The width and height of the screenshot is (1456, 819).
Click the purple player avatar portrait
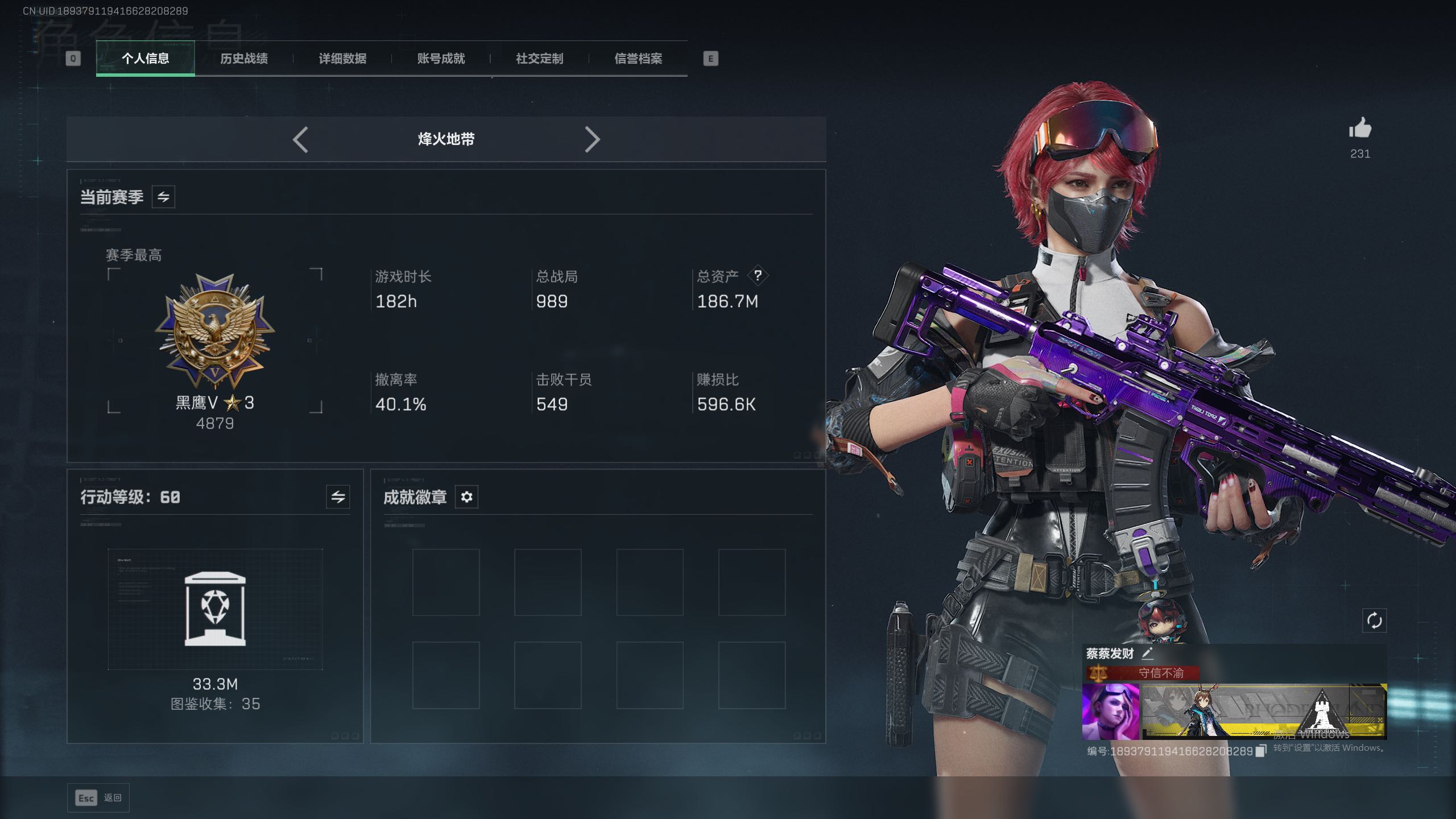click(1110, 712)
